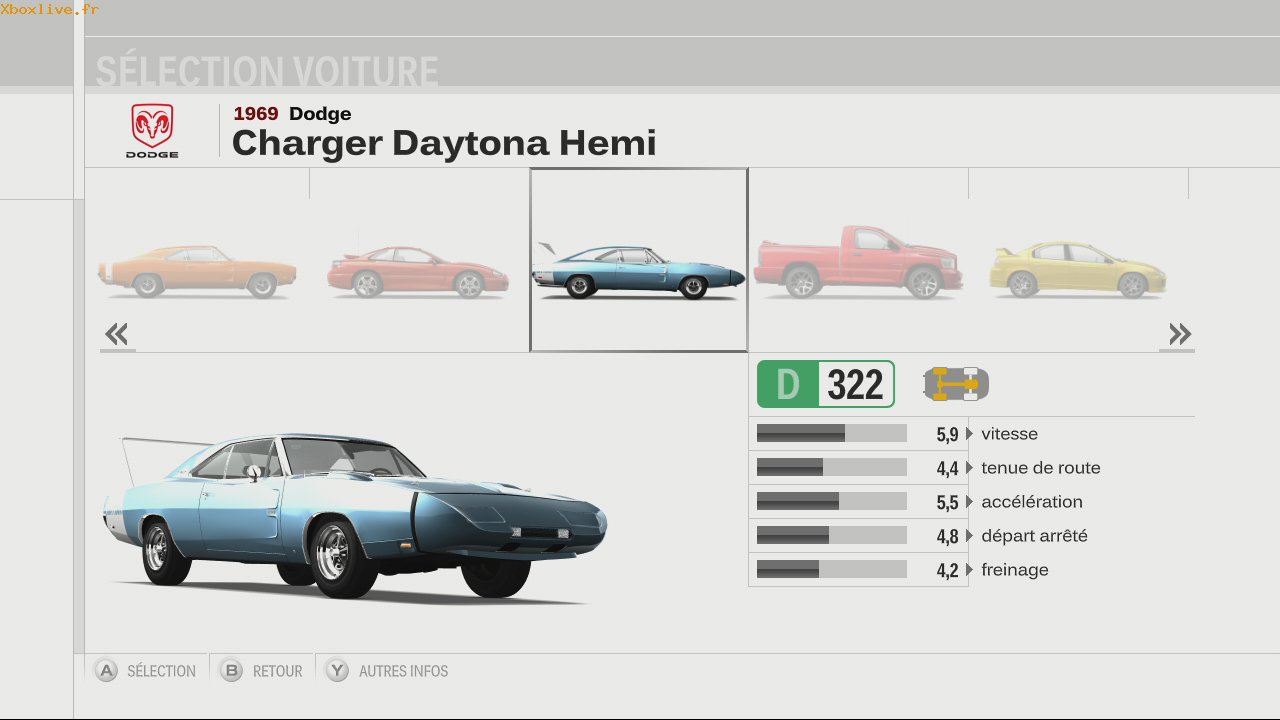Click the Dodge ram logo

152,131
